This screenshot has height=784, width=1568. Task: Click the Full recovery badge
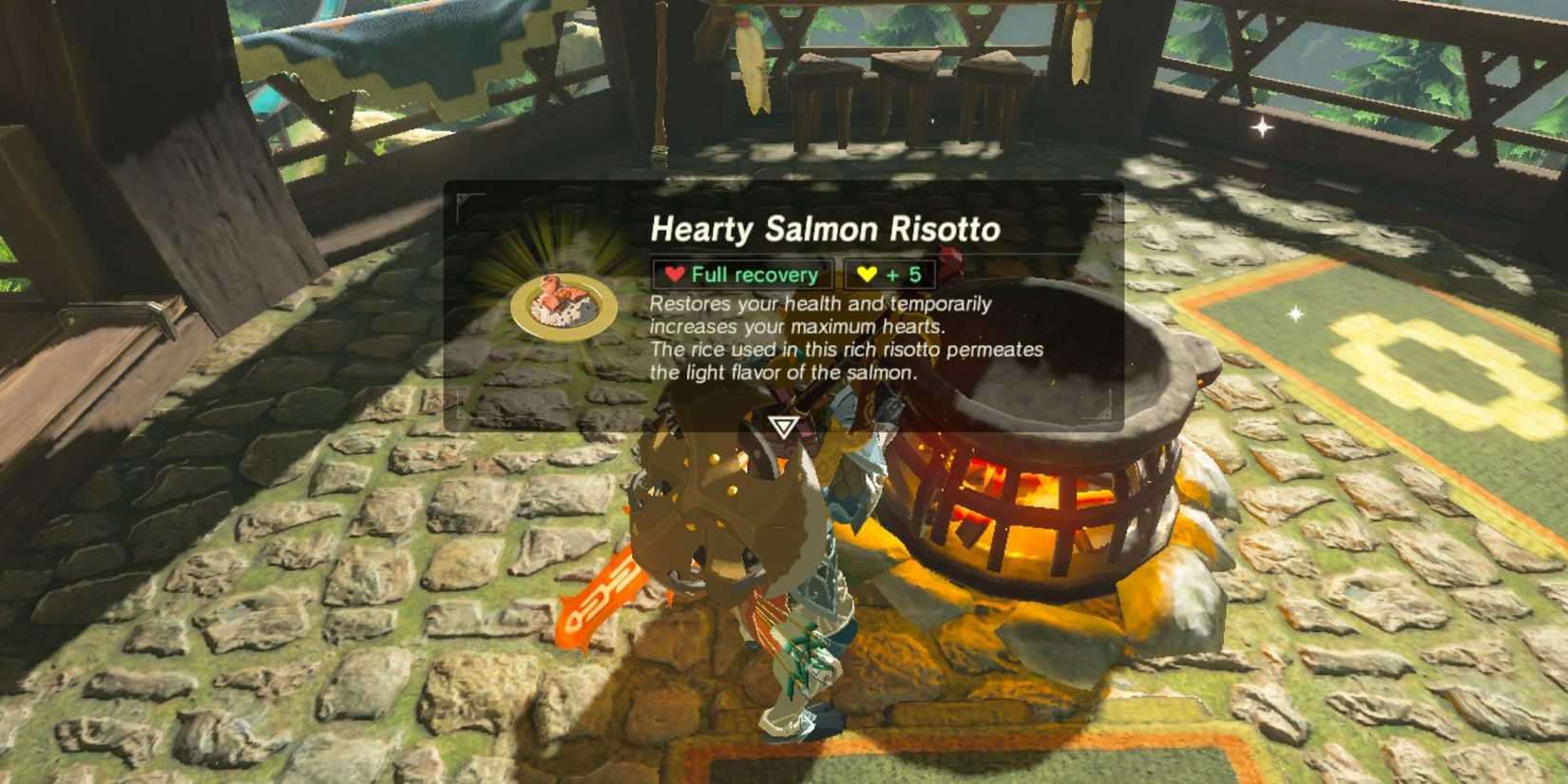coord(740,274)
